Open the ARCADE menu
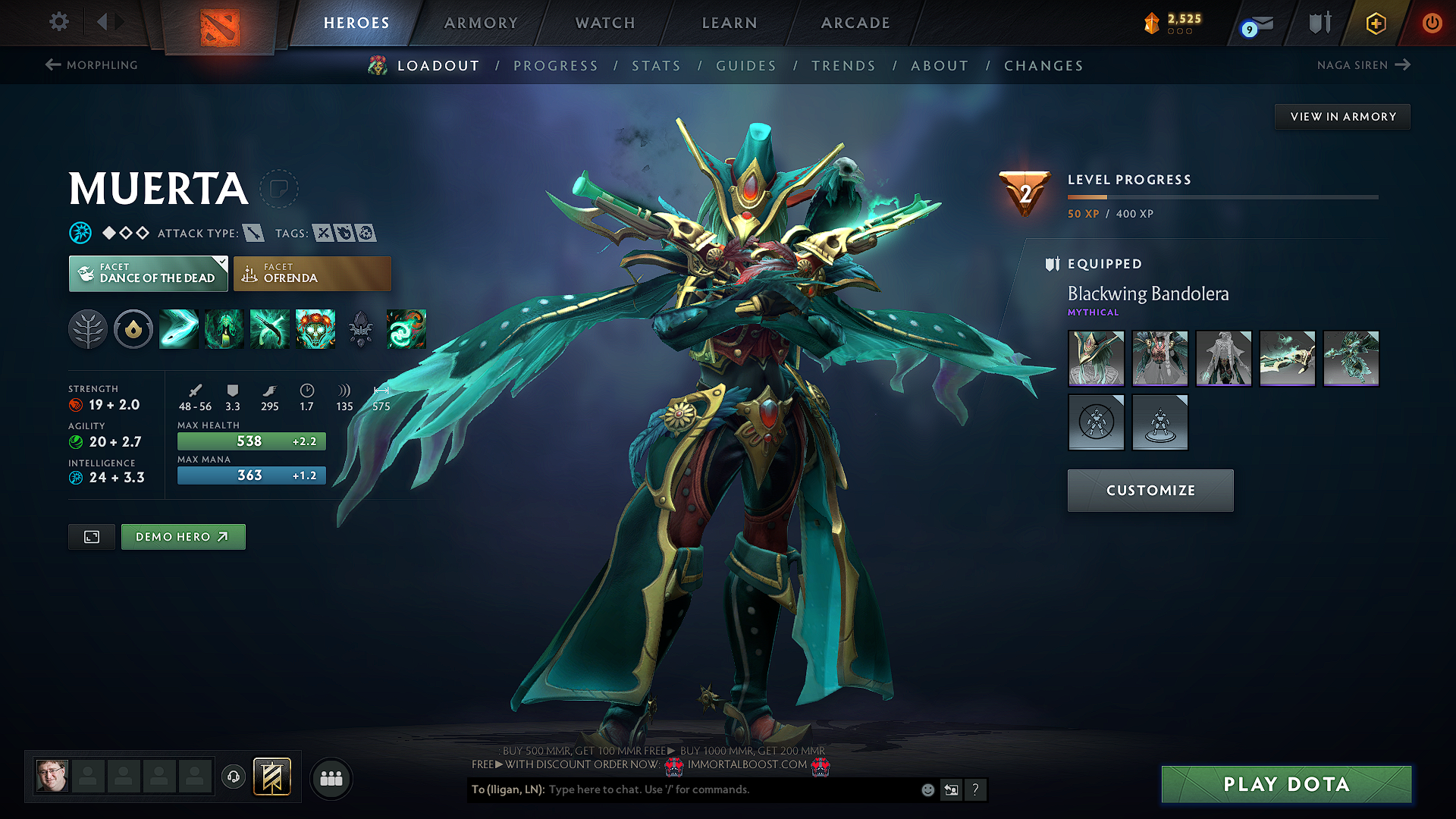Image resolution: width=1456 pixels, height=819 pixels. (855, 23)
